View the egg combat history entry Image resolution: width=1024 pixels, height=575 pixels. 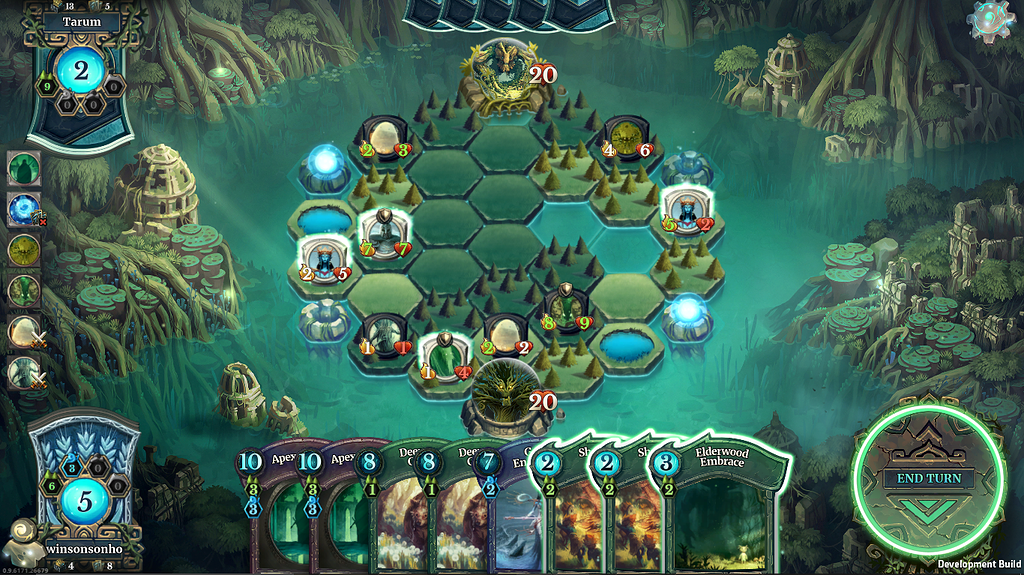tap(24, 332)
